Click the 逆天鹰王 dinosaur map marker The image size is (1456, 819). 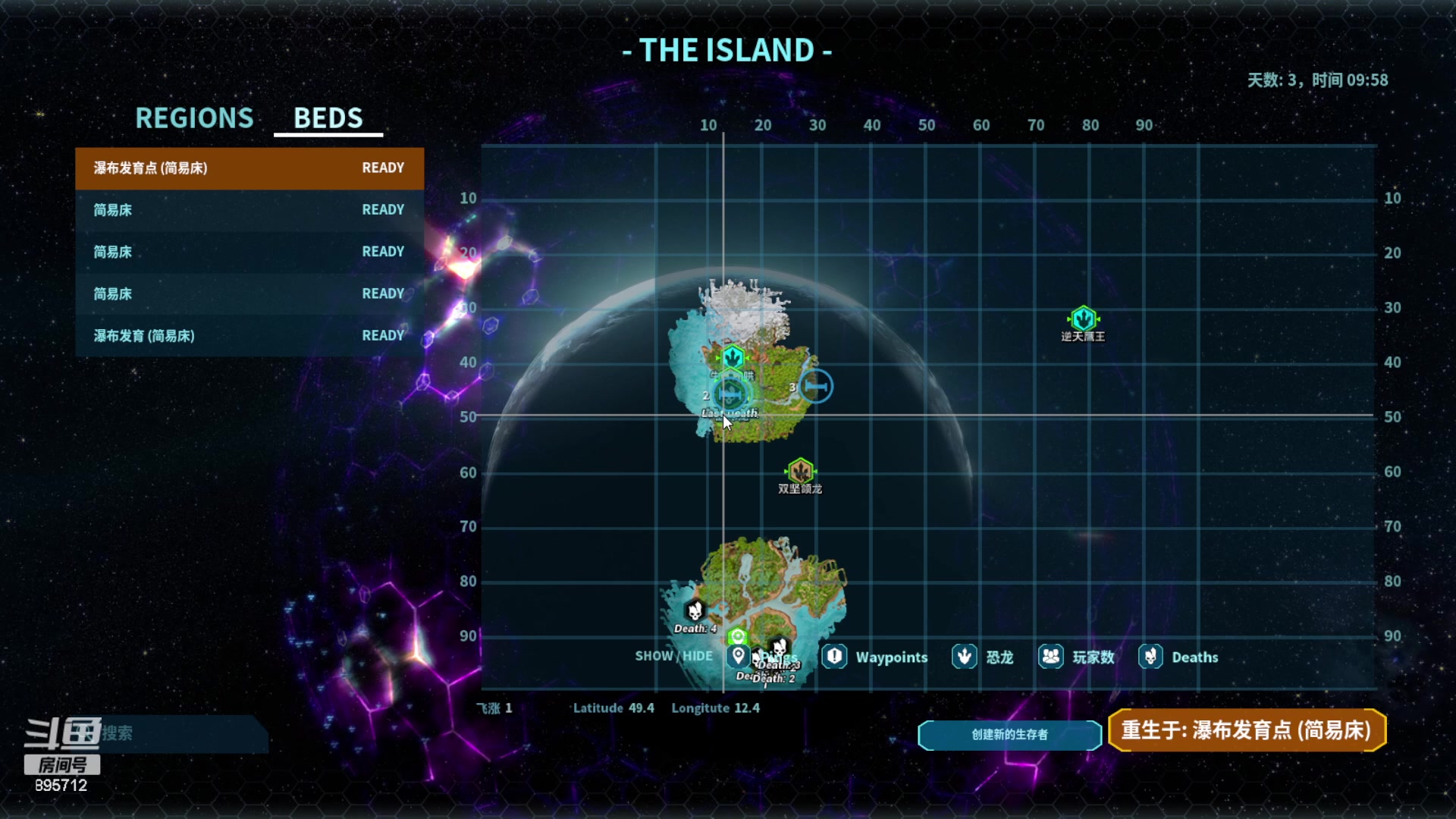point(1083,319)
